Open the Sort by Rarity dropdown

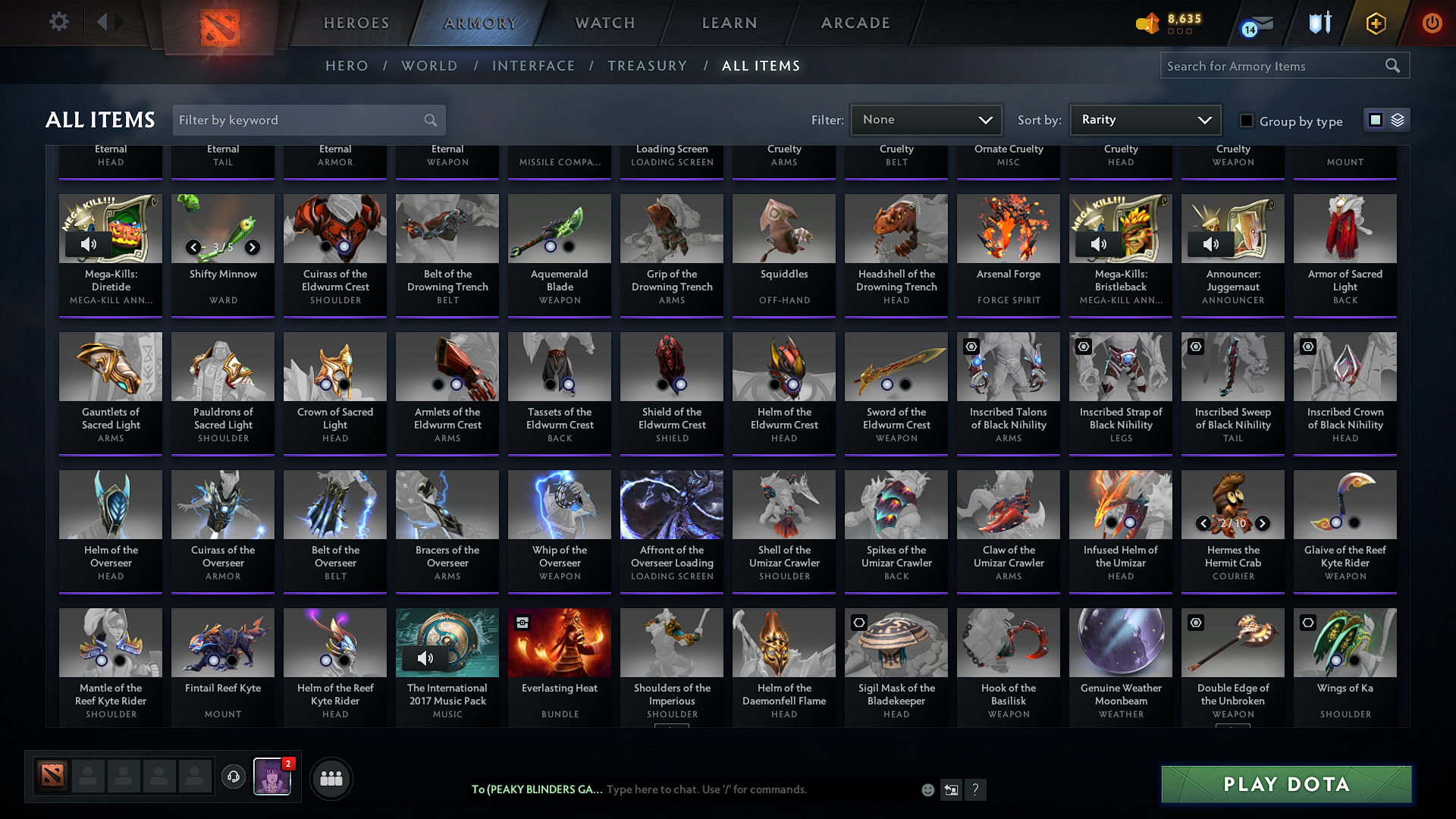point(1144,119)
